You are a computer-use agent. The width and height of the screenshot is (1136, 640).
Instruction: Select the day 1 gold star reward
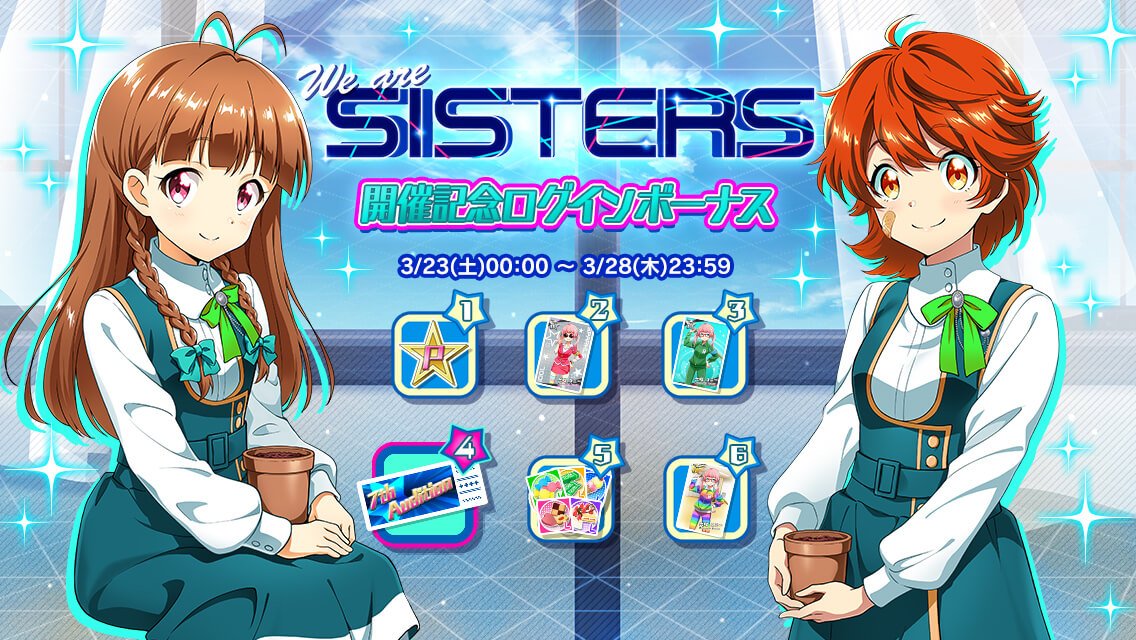(x=433, y=353)
